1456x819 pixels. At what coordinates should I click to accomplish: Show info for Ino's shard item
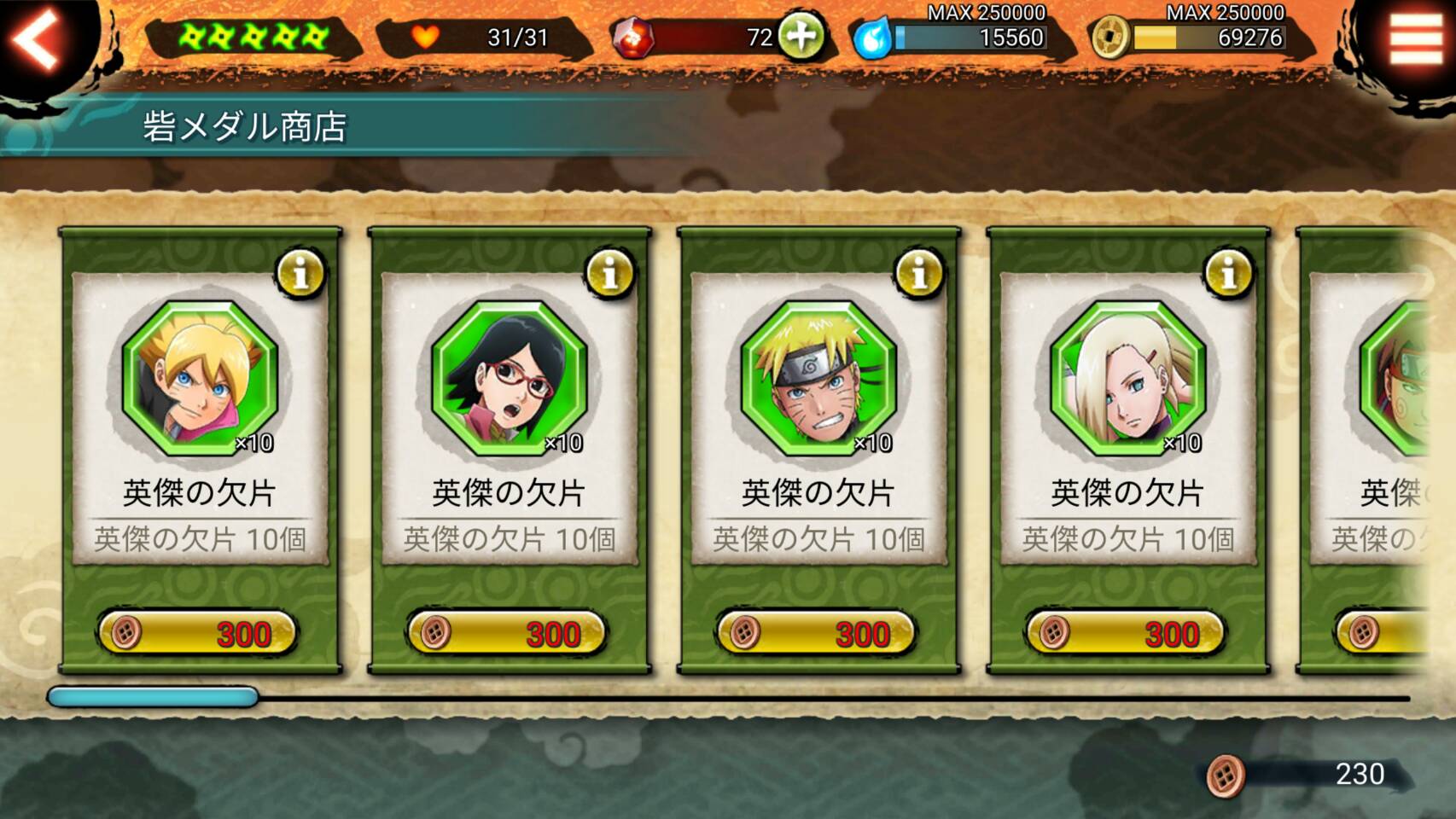(1228, 274)
